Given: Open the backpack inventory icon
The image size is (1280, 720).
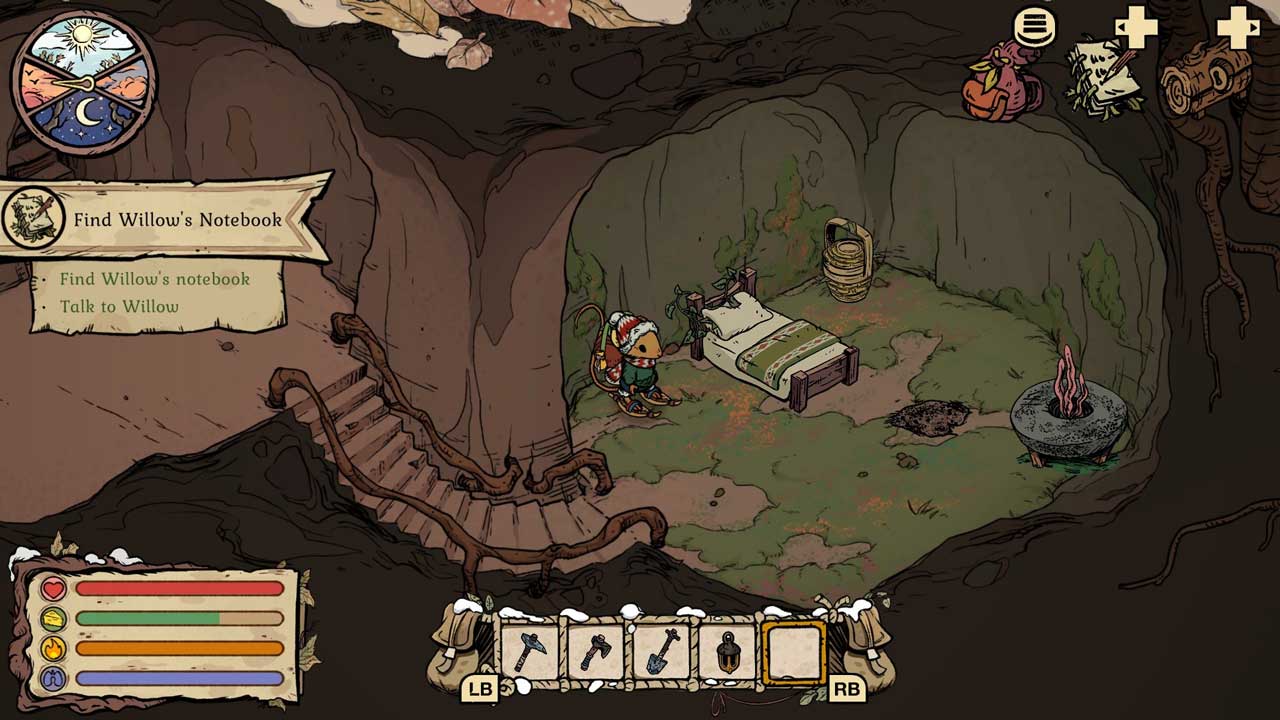Looking at the screenshot, I should pos(1001,82).
